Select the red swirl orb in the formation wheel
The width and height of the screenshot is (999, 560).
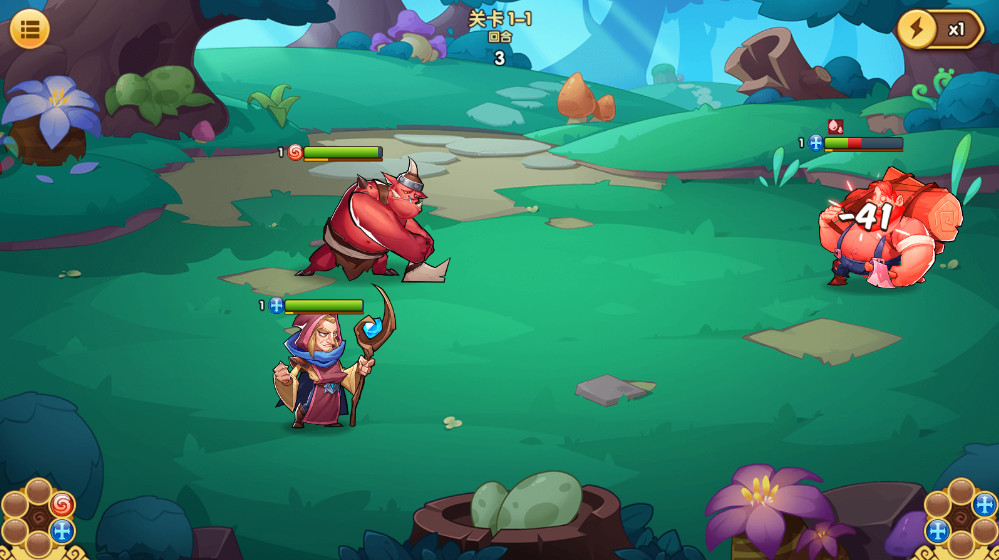point(62,504)
